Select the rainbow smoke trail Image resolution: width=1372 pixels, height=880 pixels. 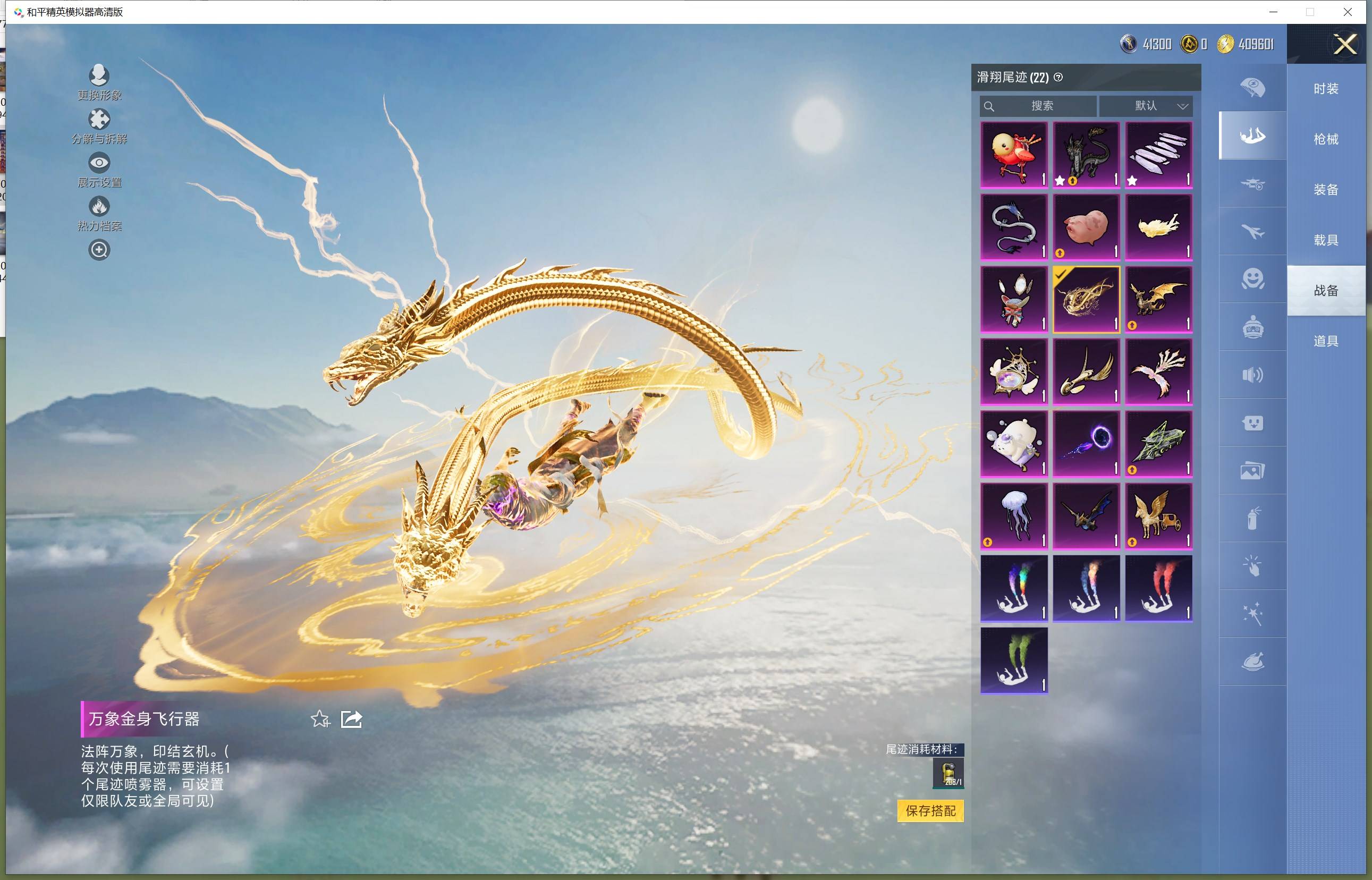1014,588
